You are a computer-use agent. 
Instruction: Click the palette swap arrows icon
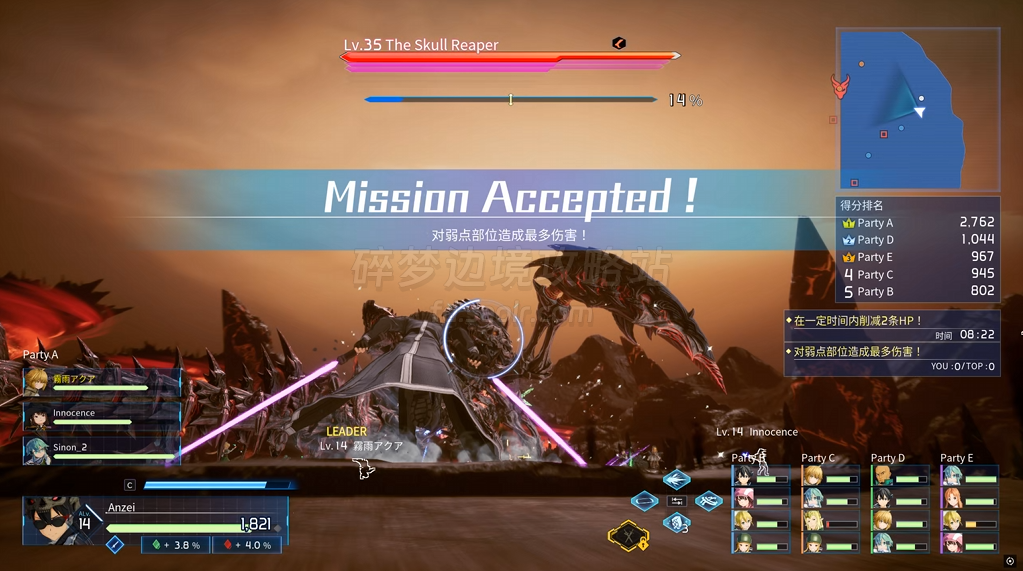coord(677,500)
